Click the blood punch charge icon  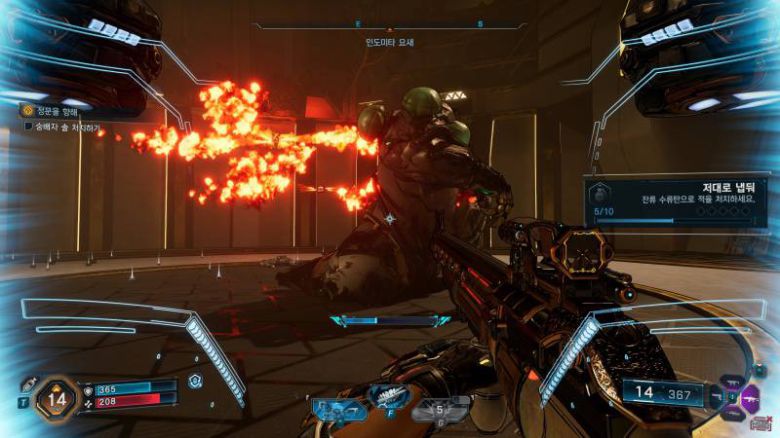click(x=195, y=381)
